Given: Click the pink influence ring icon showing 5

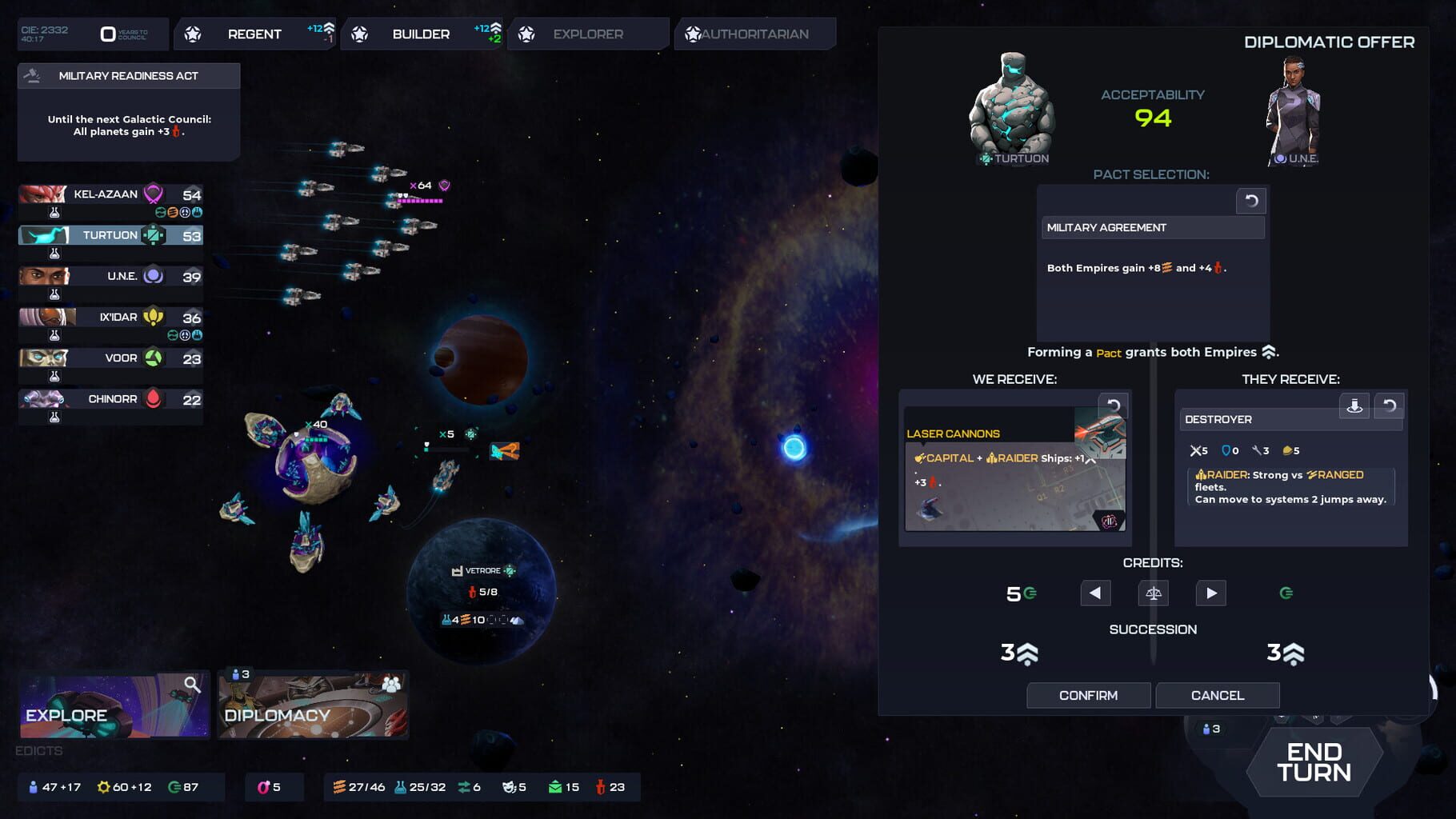Looking at the screenshot, I should pos(262,787).
